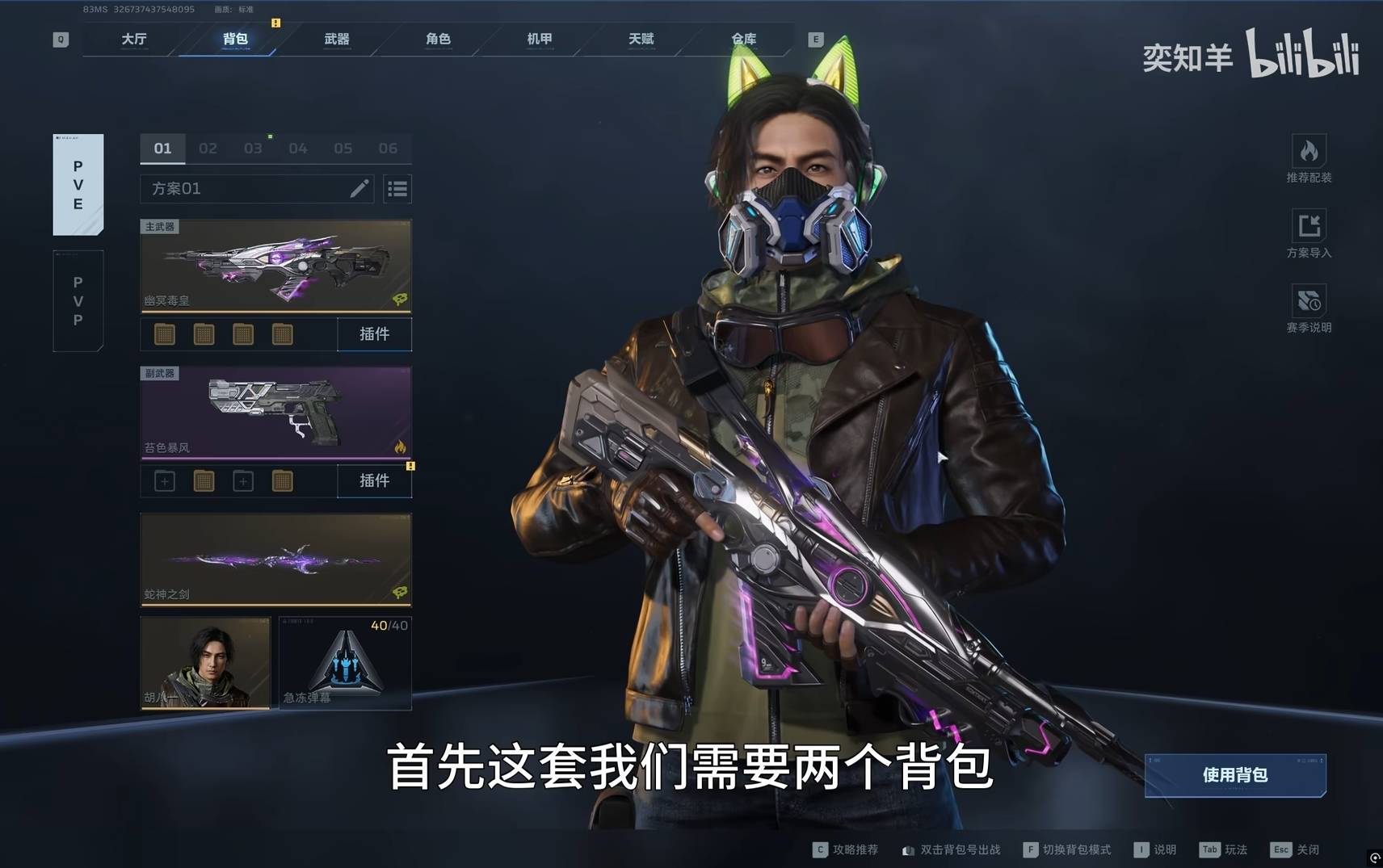The width and height of the screenshot is (1383, 868).
Task: Select the 幽冥毒皇 primary weapon slot
Action: click(x=275, y=266)
